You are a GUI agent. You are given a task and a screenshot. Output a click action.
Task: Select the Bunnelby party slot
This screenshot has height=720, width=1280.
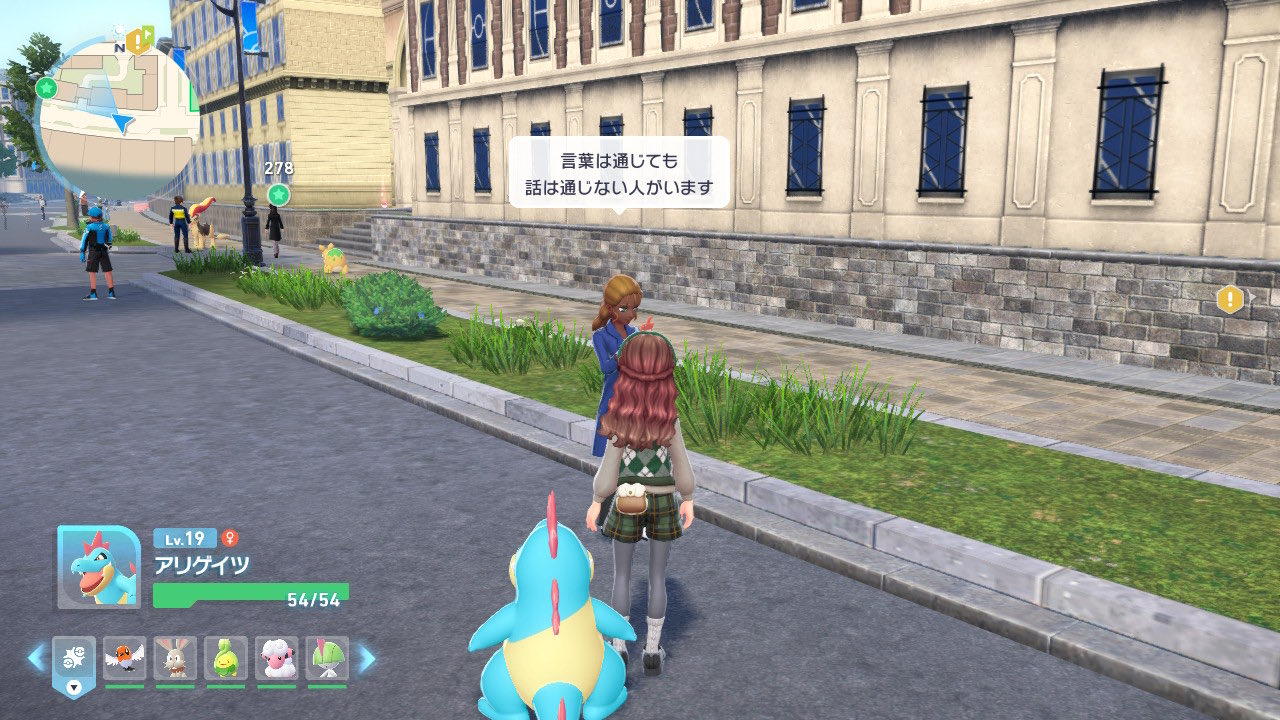pyautogui.click(x=175, y=659)
